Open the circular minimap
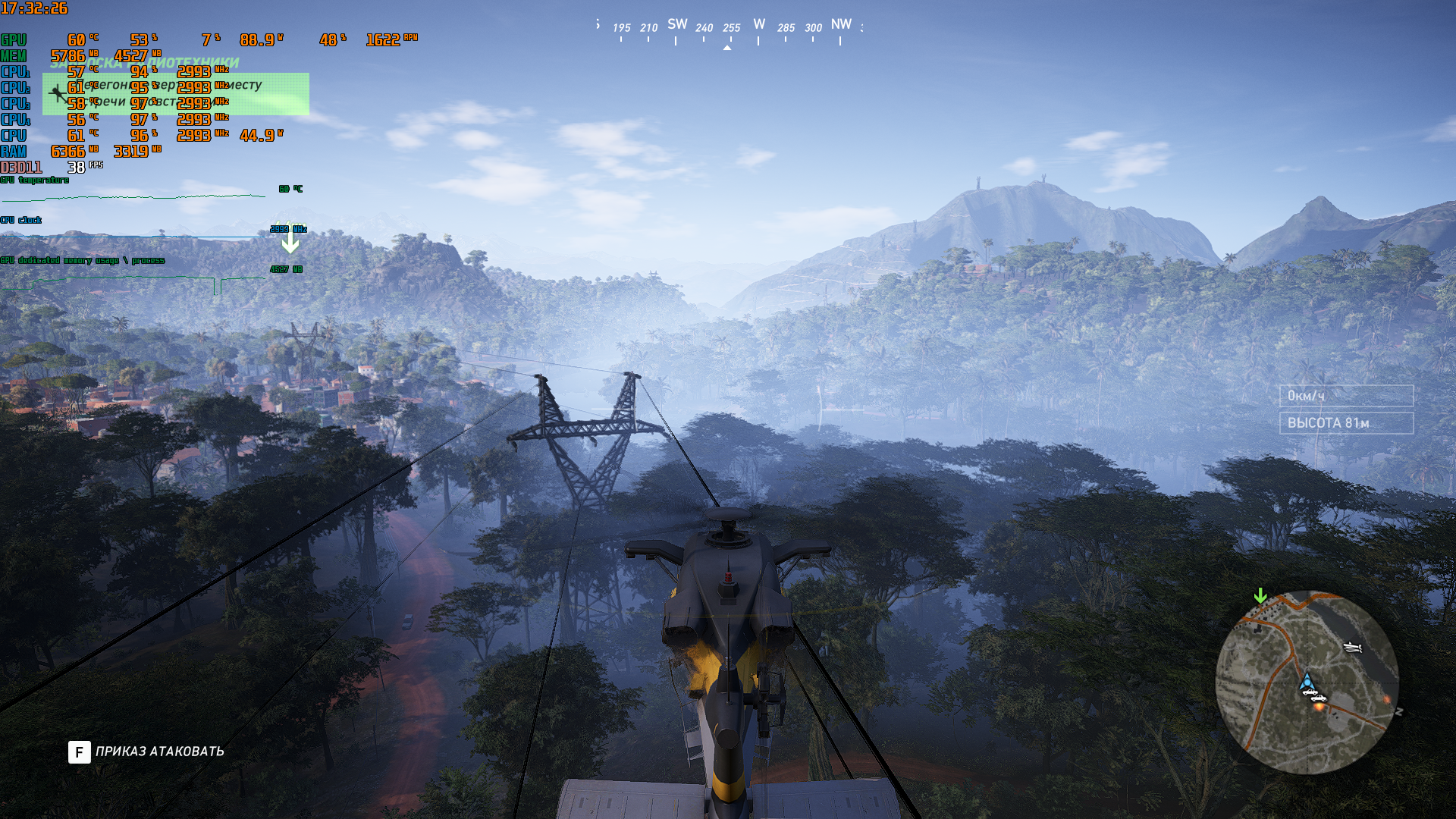This screenshot has height=819, width=1456. click(x=1307, y=682)
